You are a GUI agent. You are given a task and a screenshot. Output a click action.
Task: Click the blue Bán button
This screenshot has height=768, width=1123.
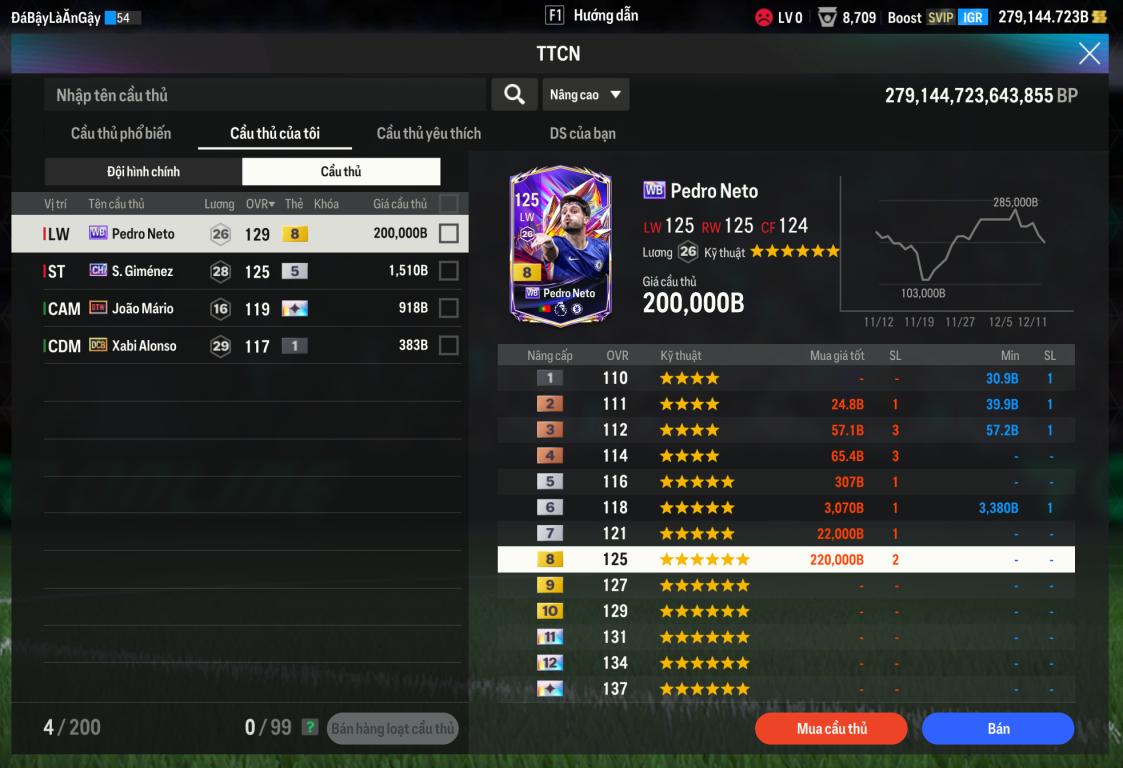(998, 729)
